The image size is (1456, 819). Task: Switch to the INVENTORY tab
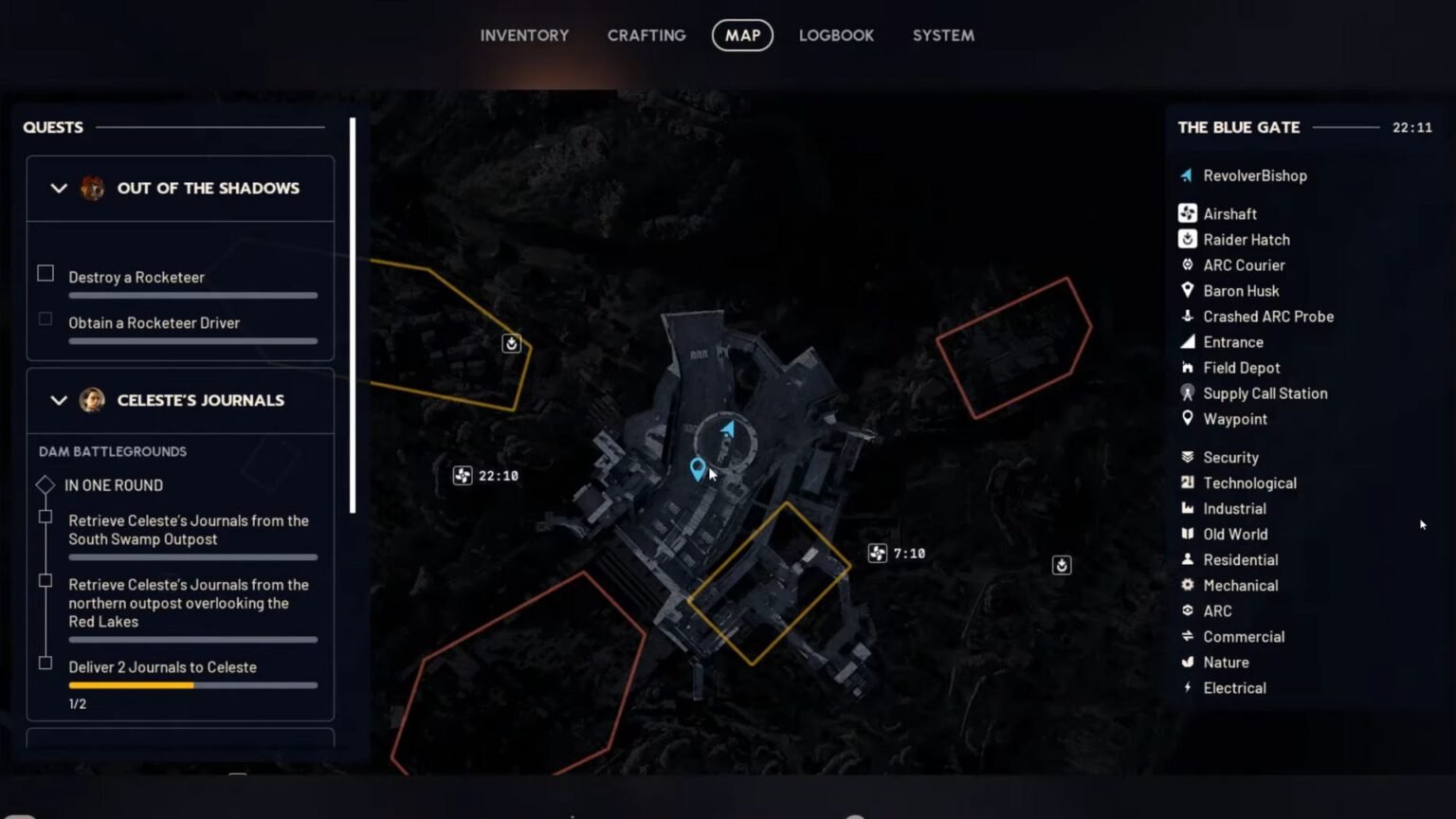coord(524,35)
